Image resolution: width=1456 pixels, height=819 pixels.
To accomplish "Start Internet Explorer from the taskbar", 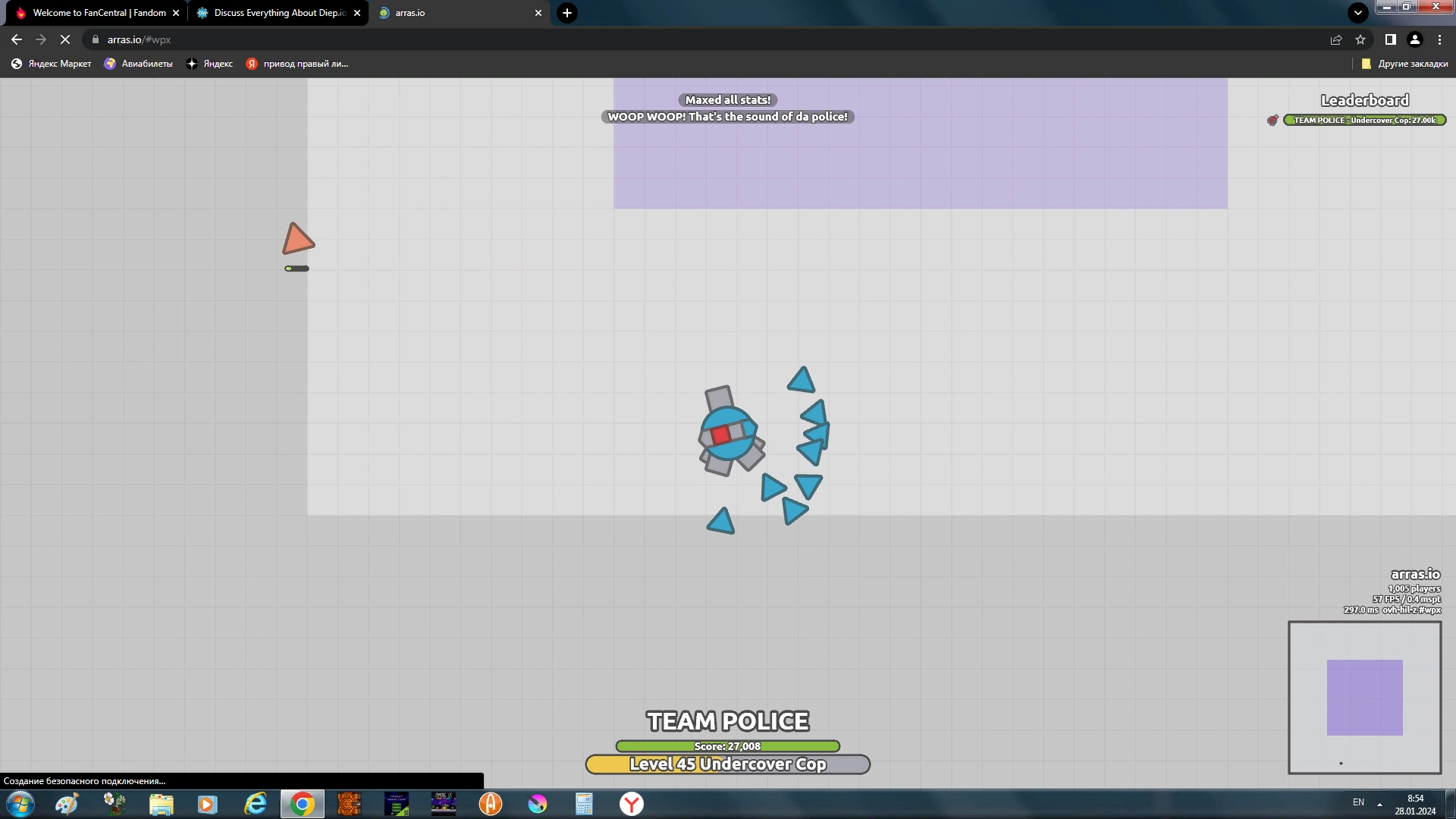I will [256, 804].
